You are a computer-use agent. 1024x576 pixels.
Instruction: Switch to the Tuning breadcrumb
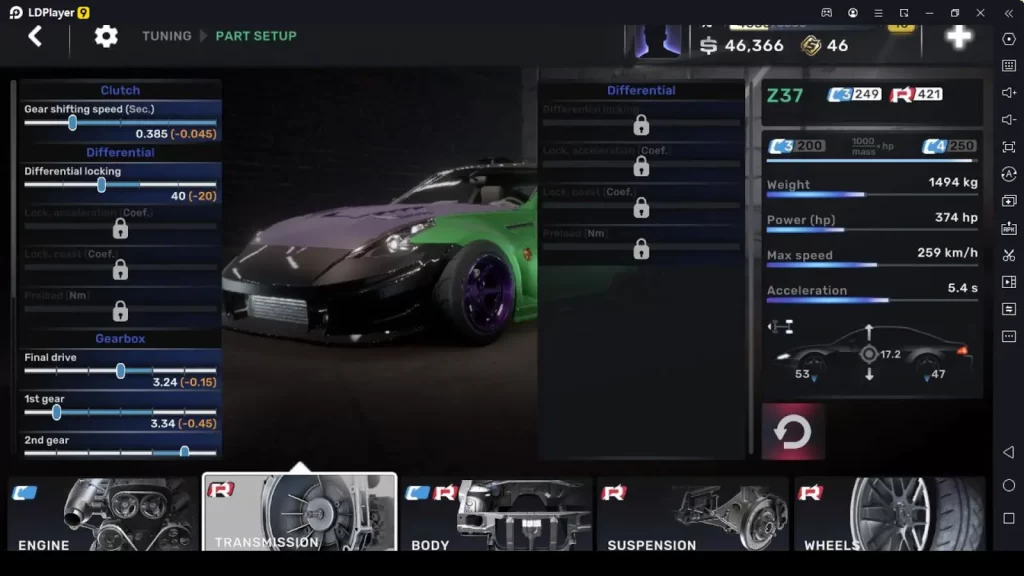[166, 36]
